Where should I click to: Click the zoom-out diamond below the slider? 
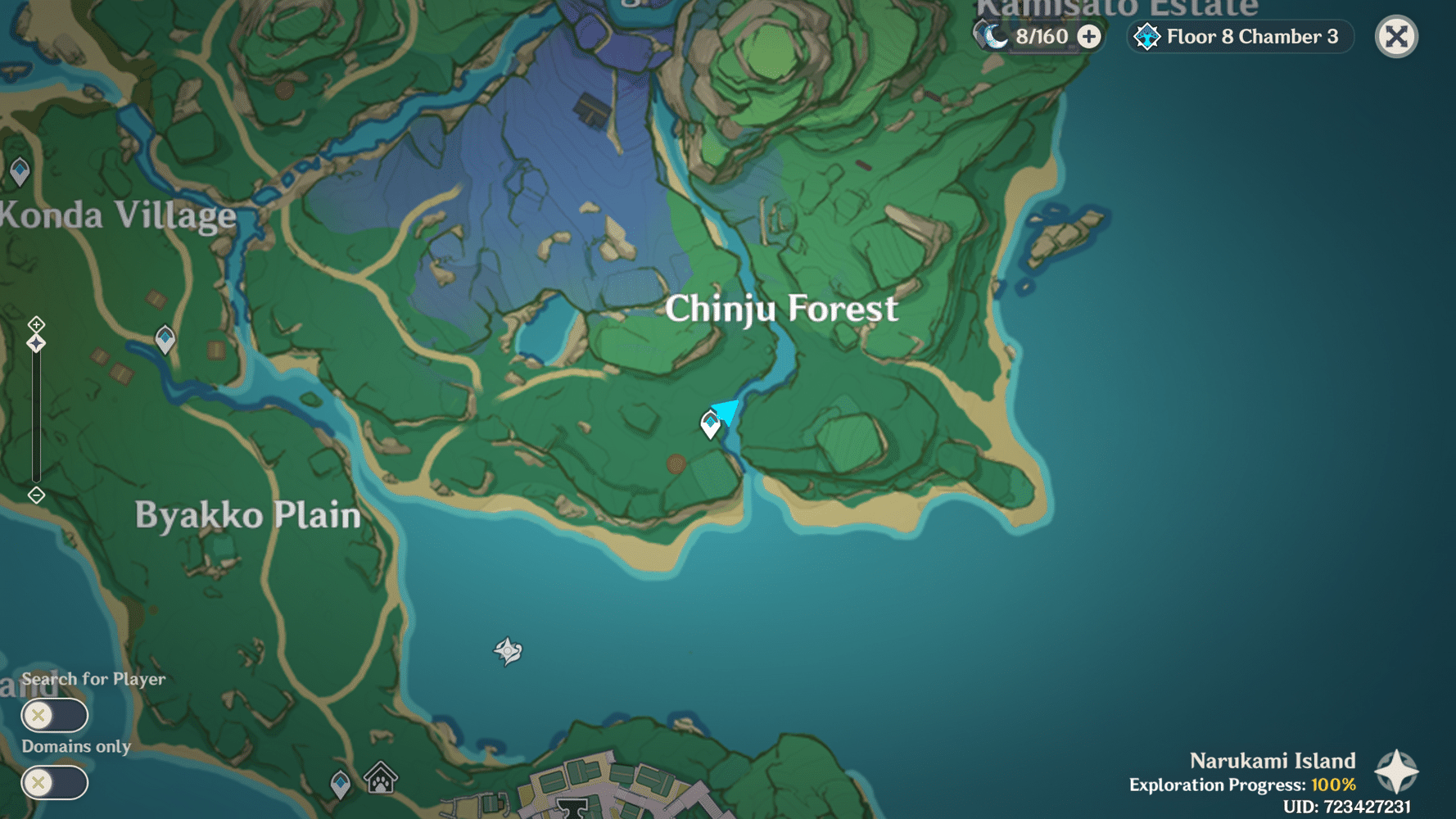(35, 495)
